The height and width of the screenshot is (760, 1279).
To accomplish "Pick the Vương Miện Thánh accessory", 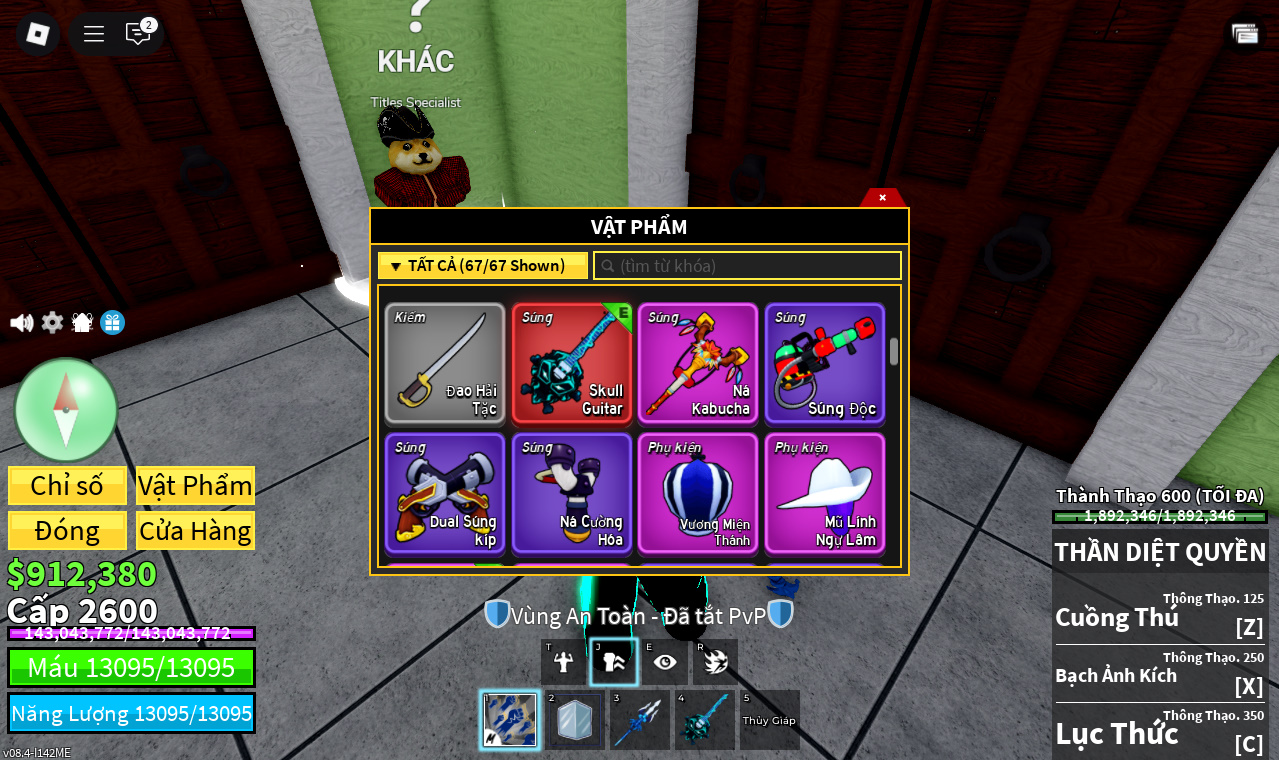I will [x=698, y=493].
